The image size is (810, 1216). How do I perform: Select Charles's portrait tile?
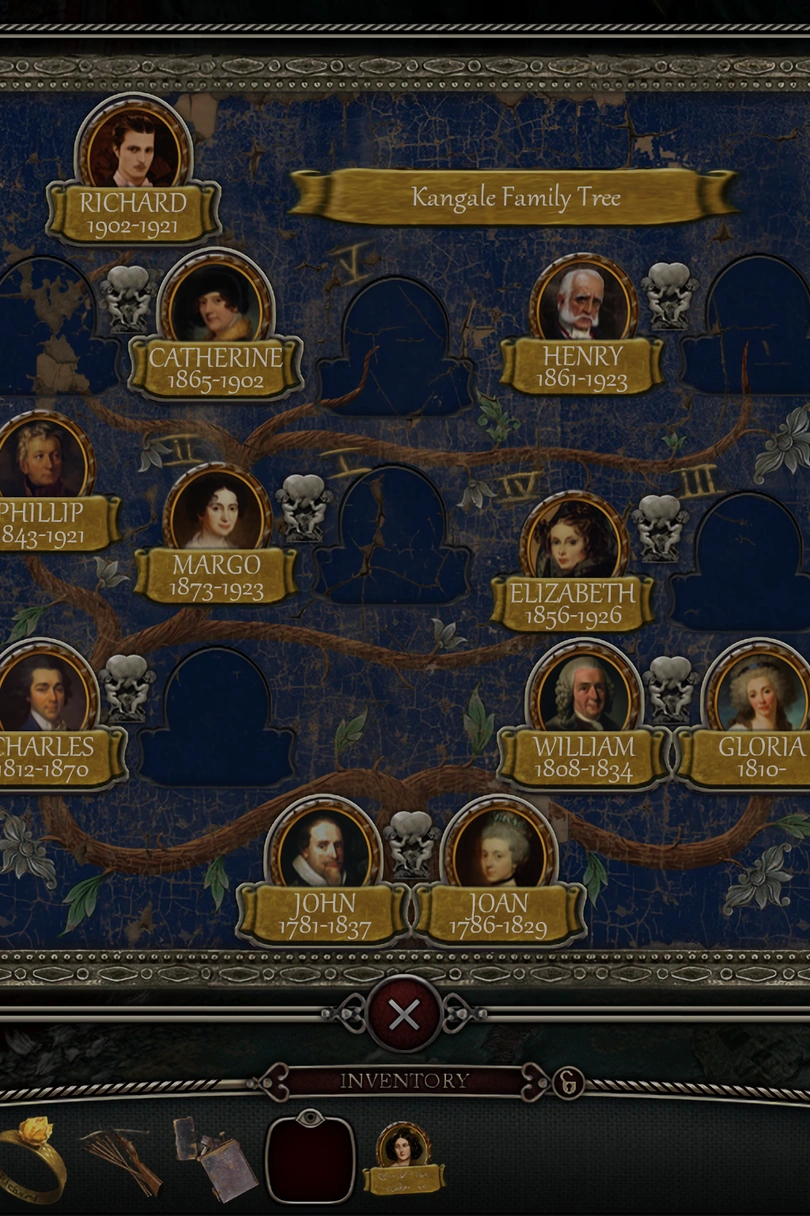point(42,691)
